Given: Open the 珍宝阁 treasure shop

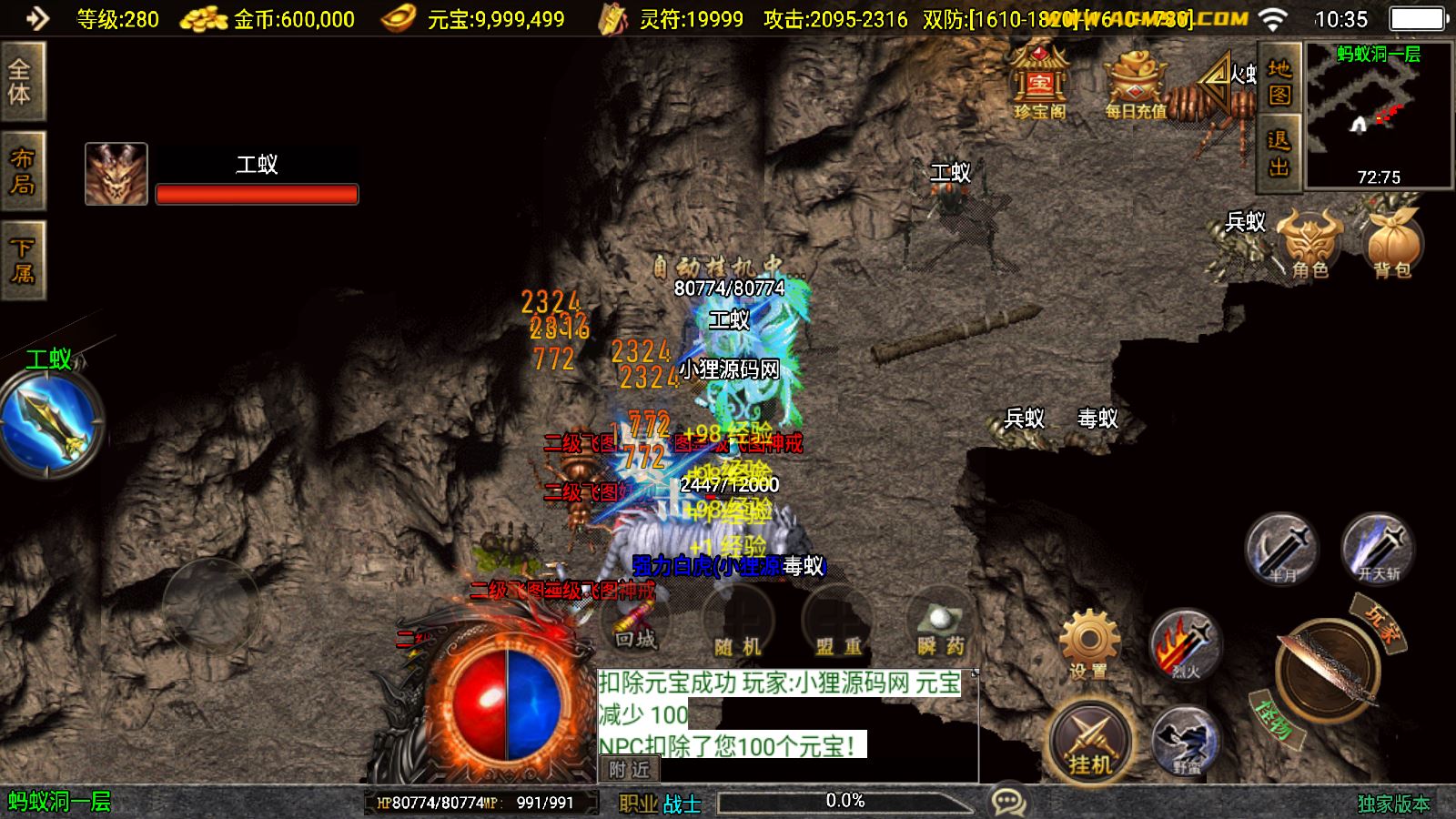Looking at the screenshot, I should (1039, 84).
